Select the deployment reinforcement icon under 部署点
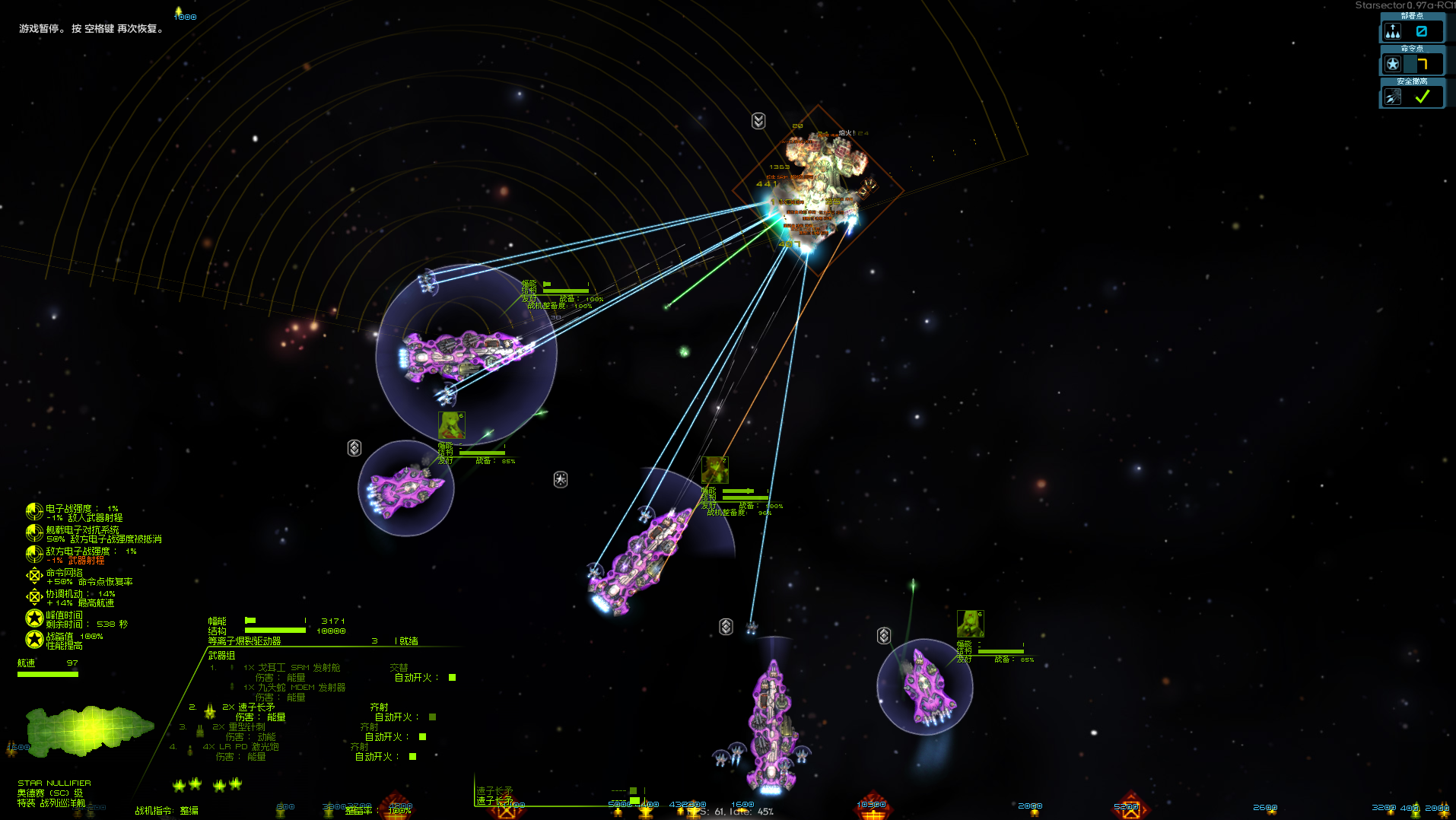 coord(1393,31)
